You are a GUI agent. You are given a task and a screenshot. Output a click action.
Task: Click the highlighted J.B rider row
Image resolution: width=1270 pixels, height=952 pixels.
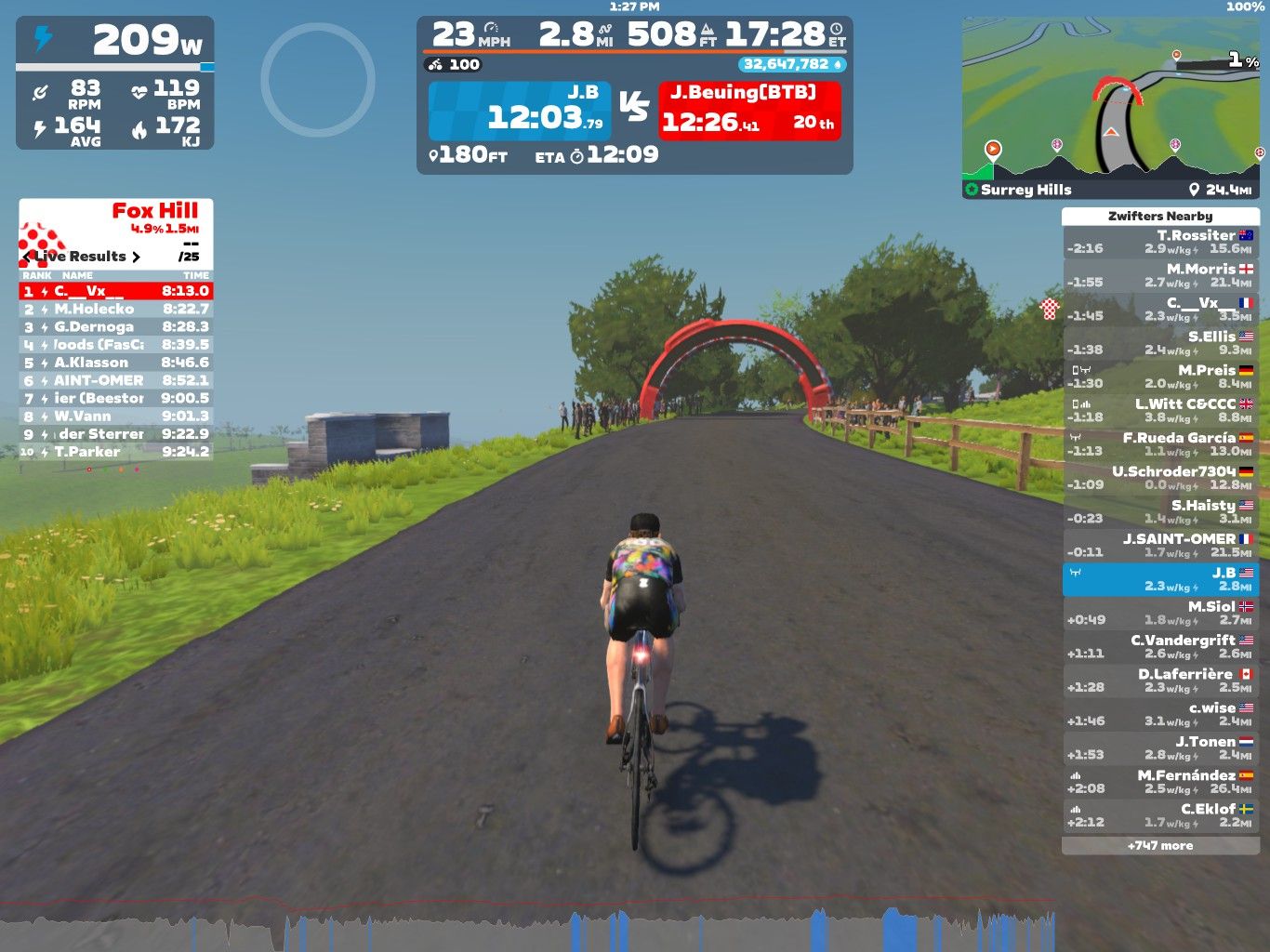[1160, 579]
